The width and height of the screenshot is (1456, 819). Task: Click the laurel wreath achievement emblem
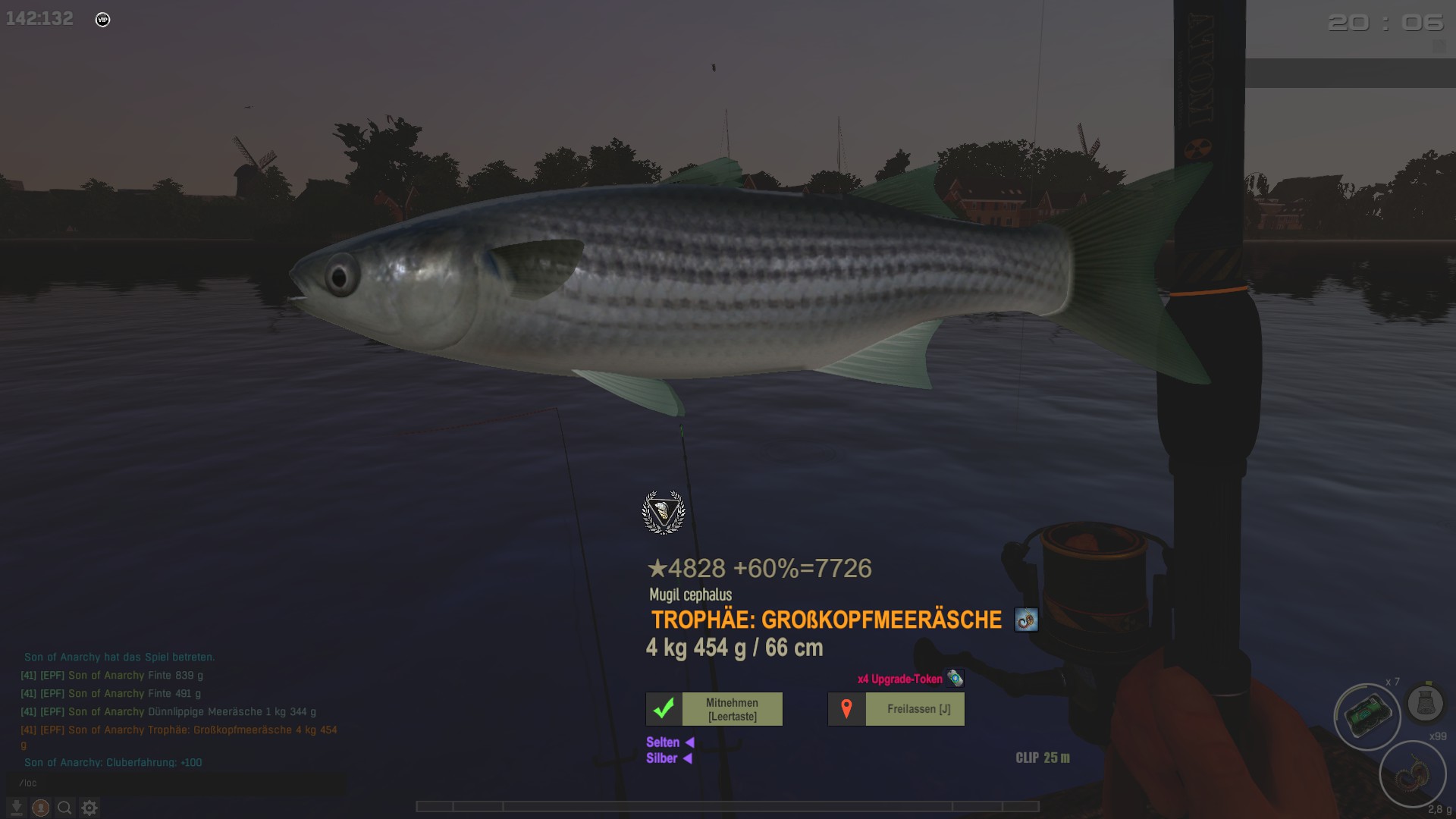pyautogui.click(x=664, y=513)
